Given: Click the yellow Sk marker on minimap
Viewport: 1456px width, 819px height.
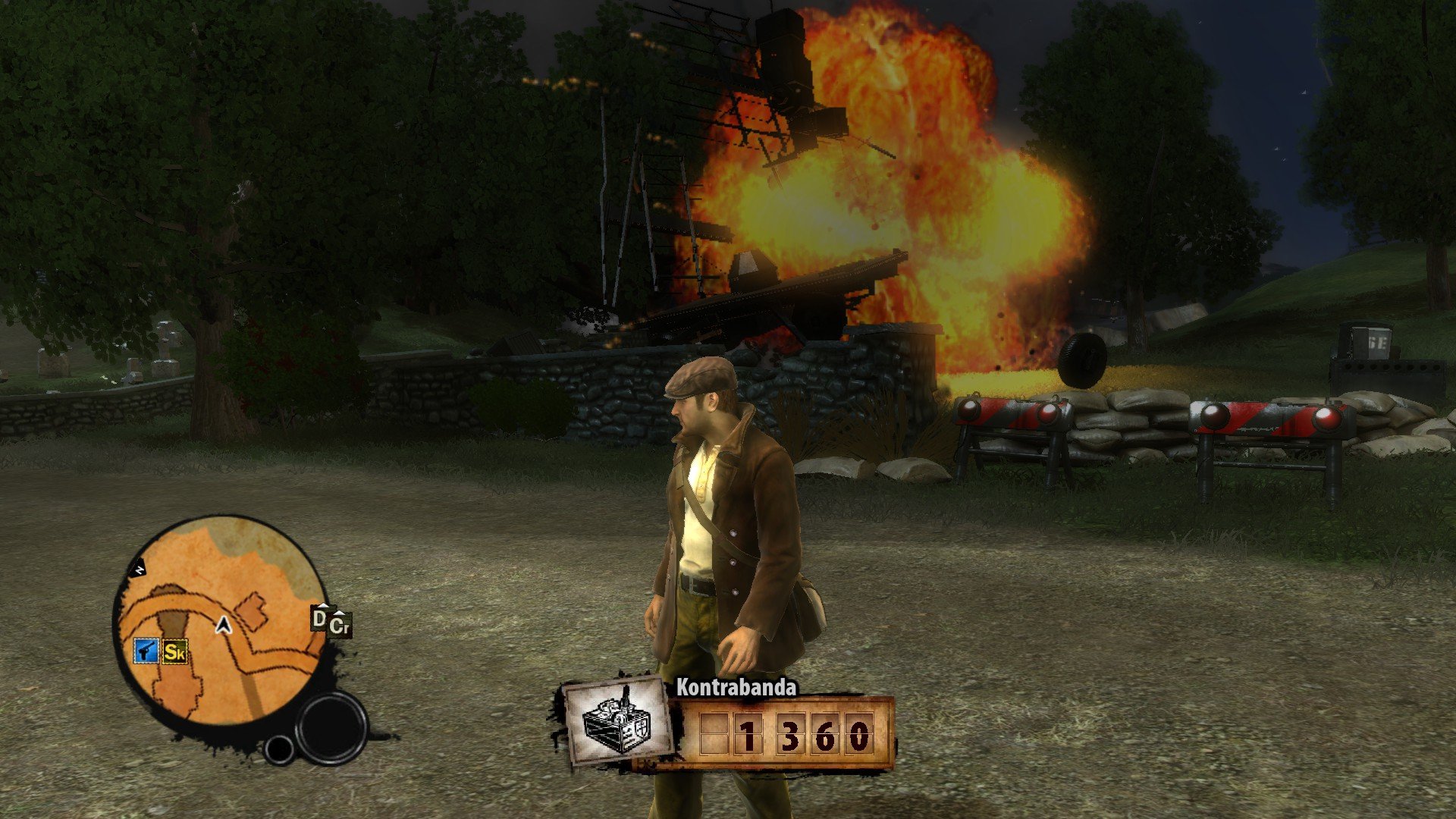Looking at the screenshot, I should 175,651.
